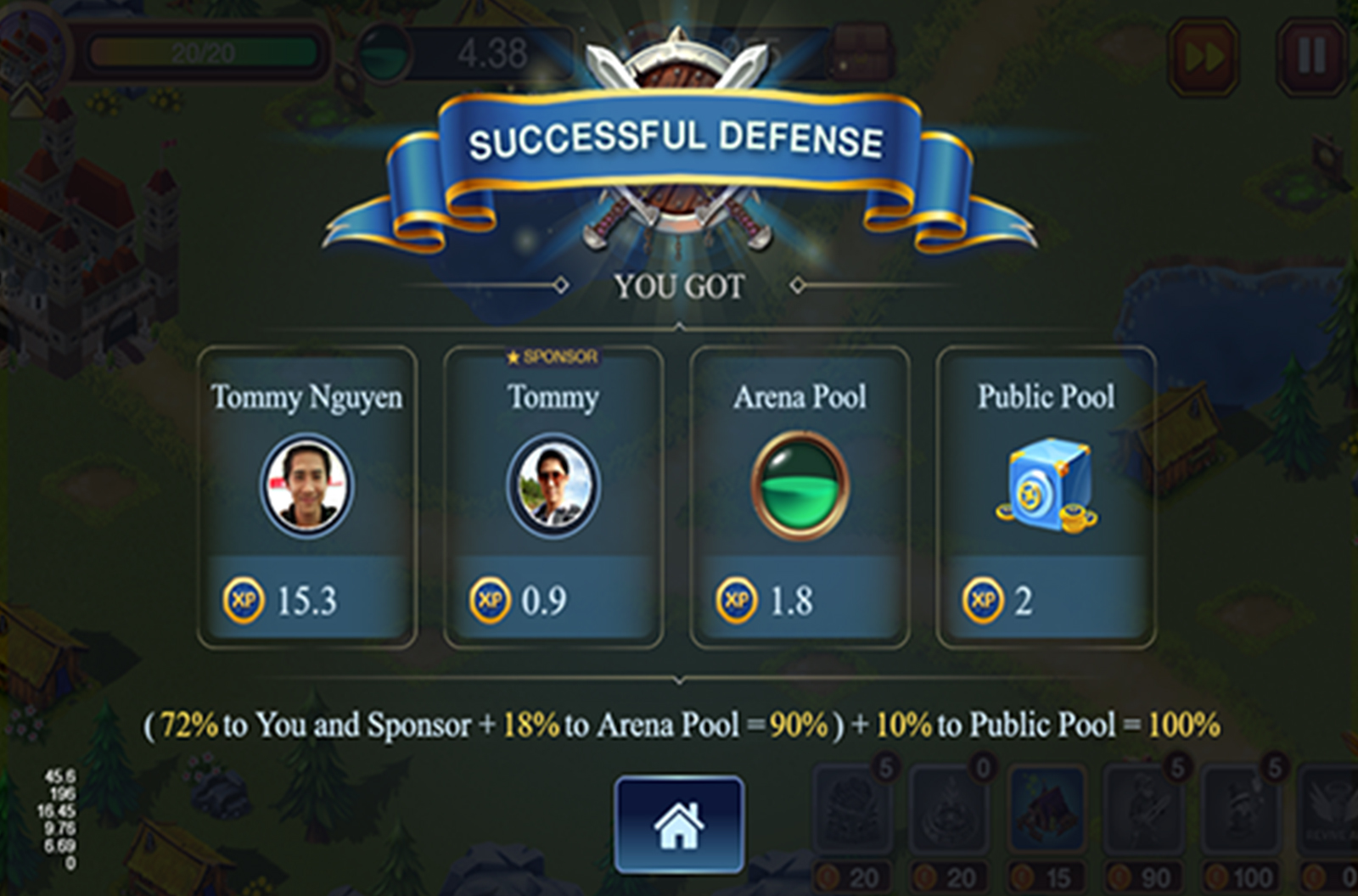The image size is (1358, 896).
Task: Click the SPONSOR label above Tommy
Action: (552, 356)
